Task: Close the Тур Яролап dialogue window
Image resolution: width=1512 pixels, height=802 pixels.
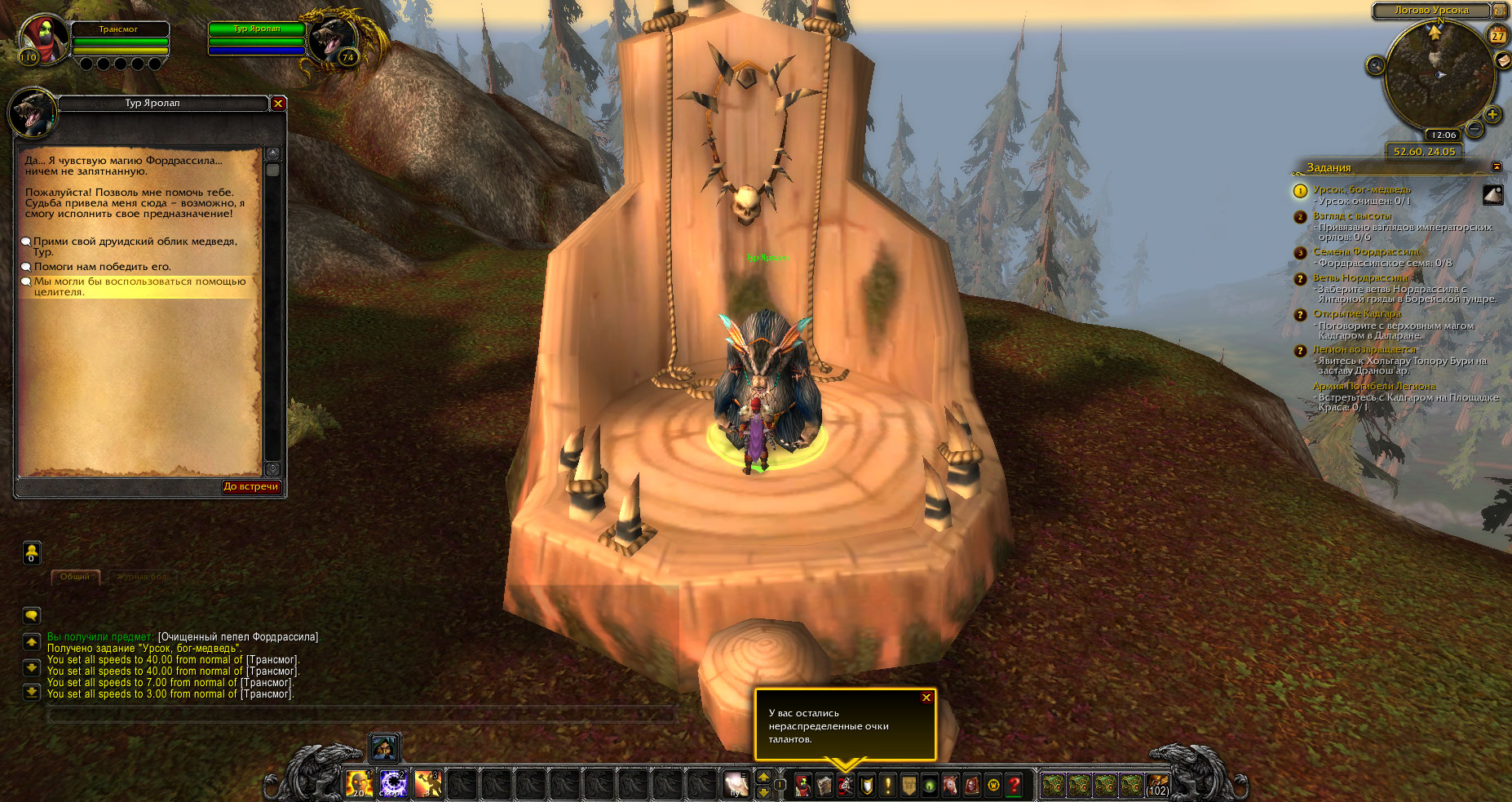Action: [x=278, y=104]
